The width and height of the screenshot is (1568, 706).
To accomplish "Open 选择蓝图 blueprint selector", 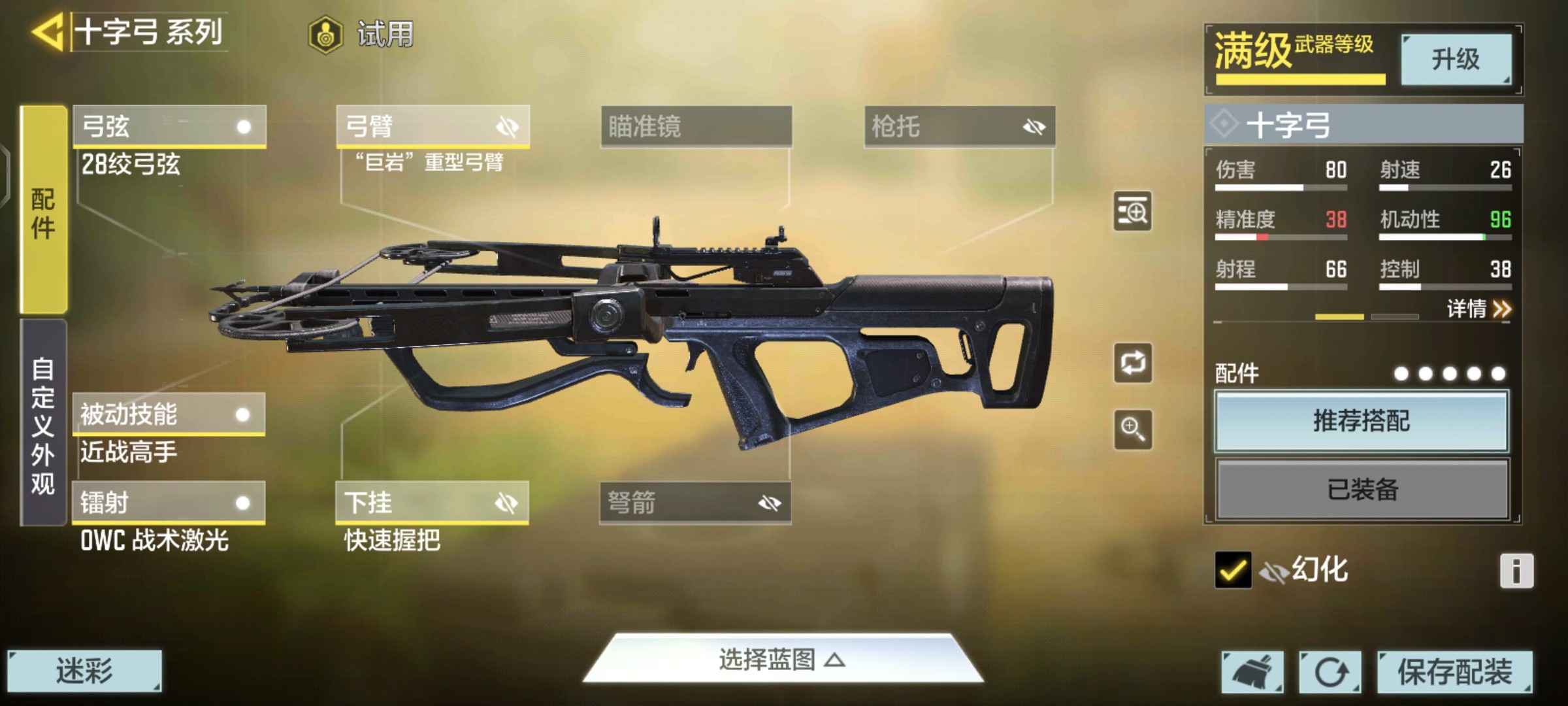I will pos(782,660).
